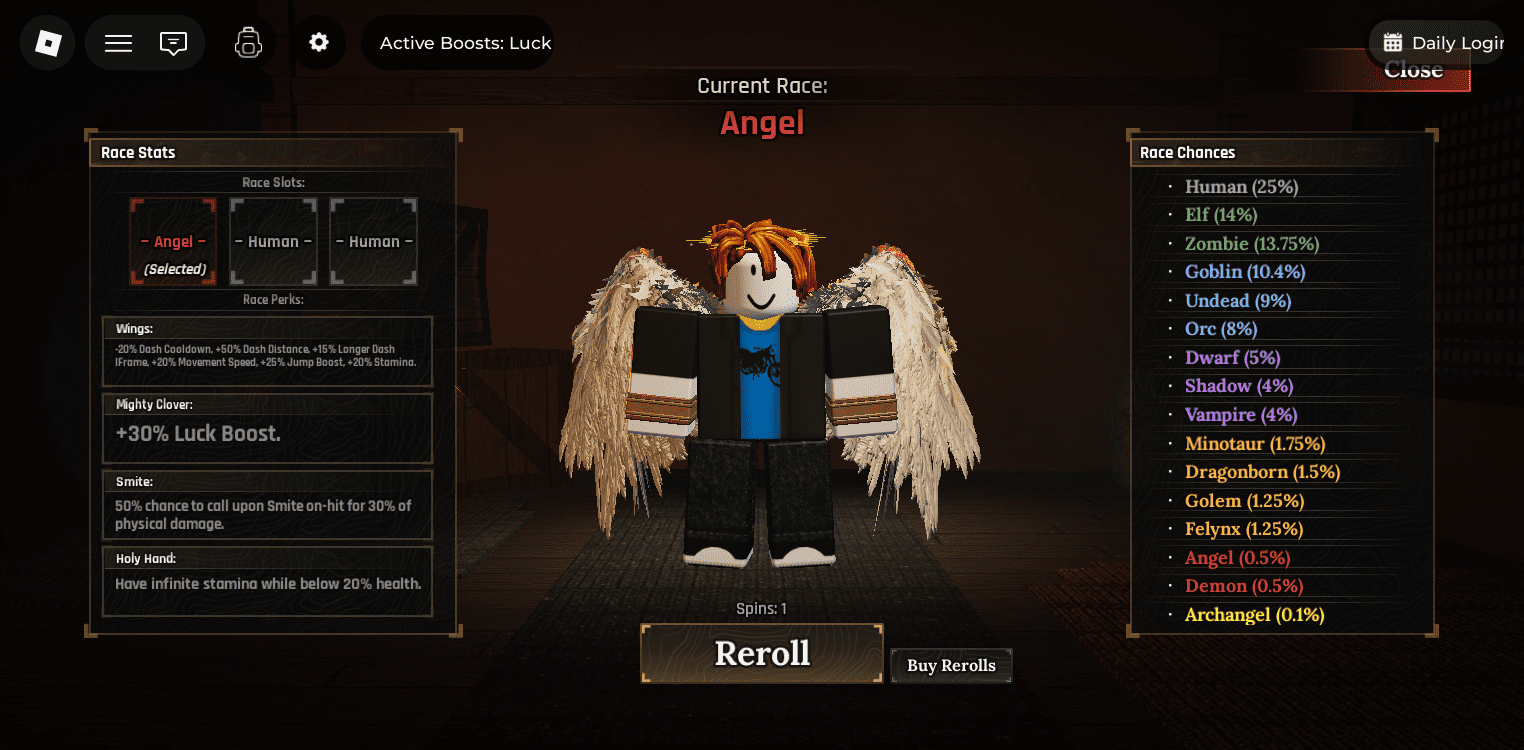Open the settings gear icon
Screen dimensions: 1524x750
[318, 42]
